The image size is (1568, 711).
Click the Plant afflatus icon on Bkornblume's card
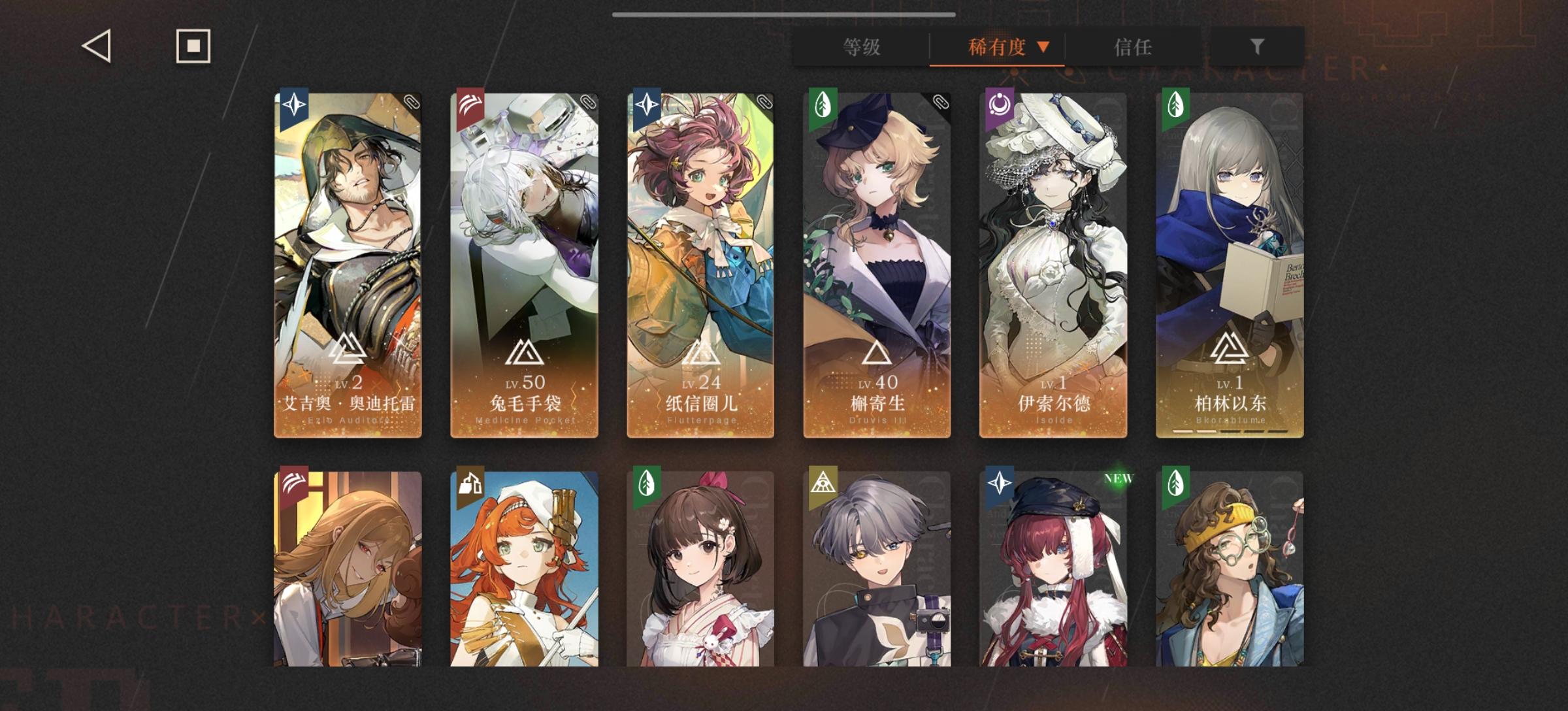pyautogui.click(x=1176, y=105)
